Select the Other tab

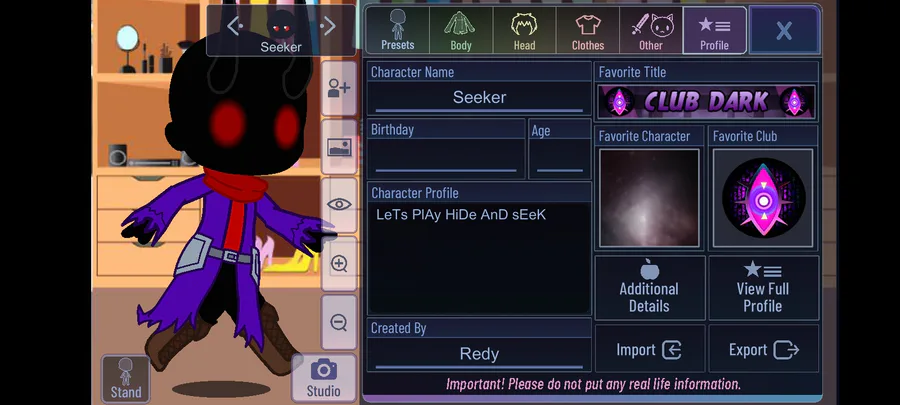pos(651,30)
